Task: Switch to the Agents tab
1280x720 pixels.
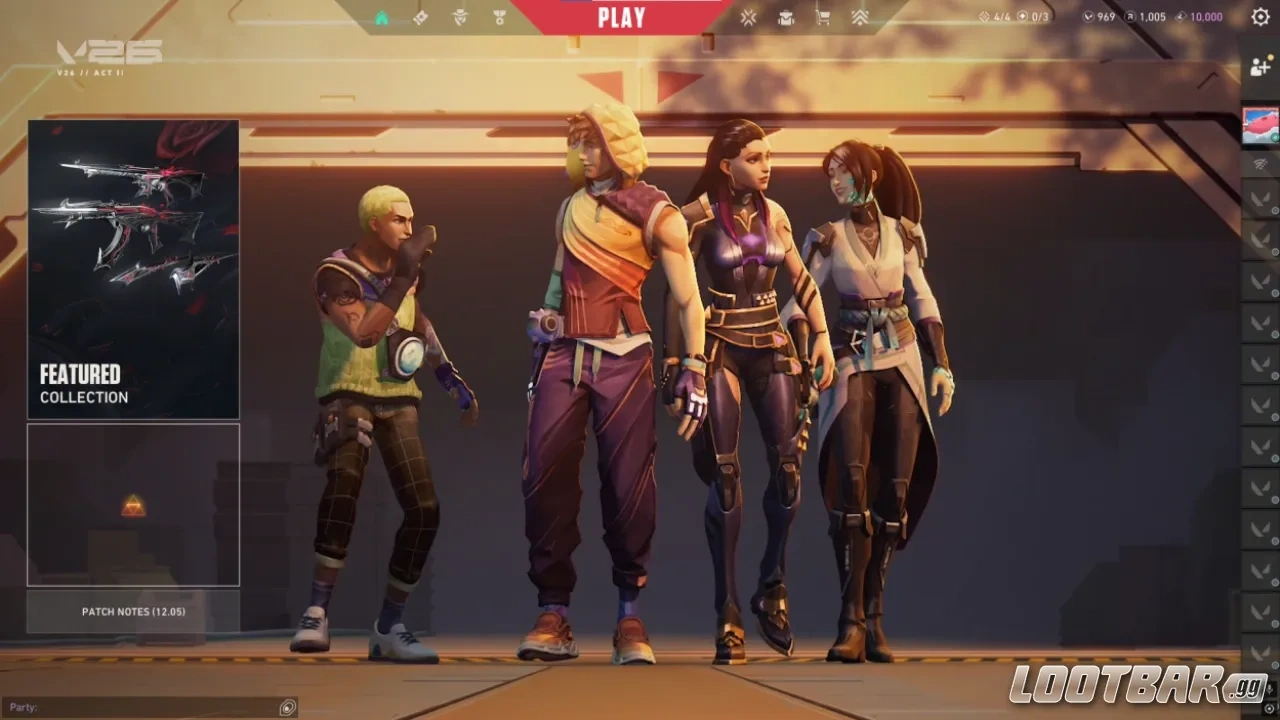Action: click(x=458, y=16)
